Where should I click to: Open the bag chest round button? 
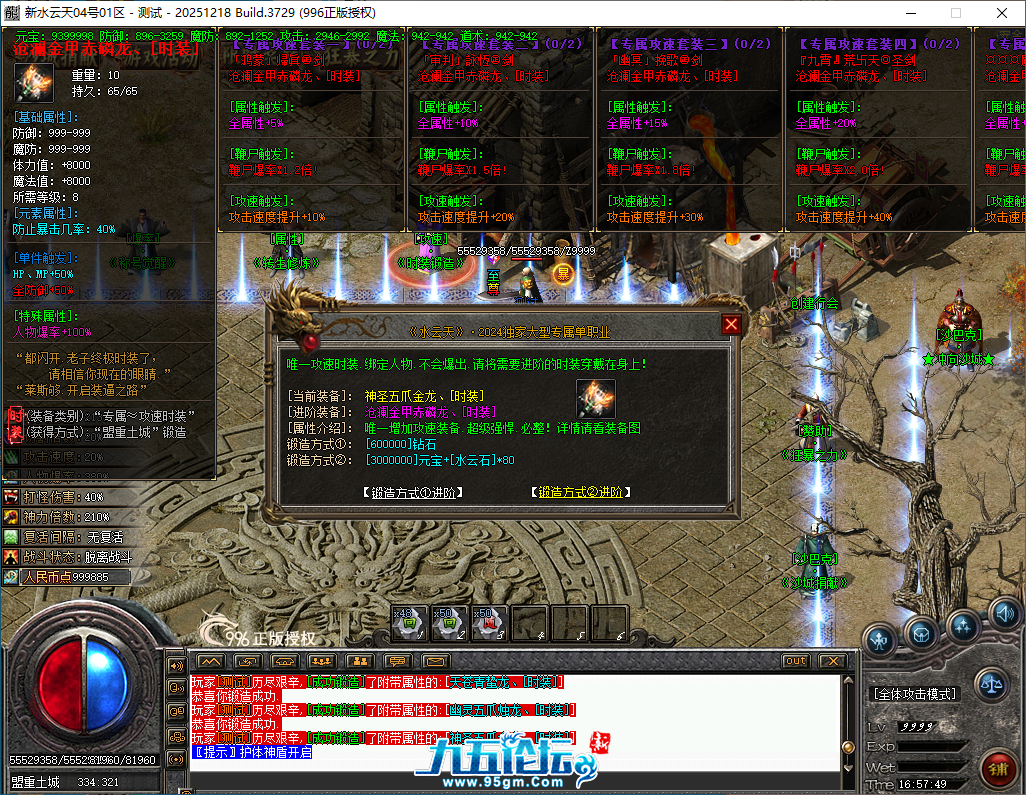point(921,631)
